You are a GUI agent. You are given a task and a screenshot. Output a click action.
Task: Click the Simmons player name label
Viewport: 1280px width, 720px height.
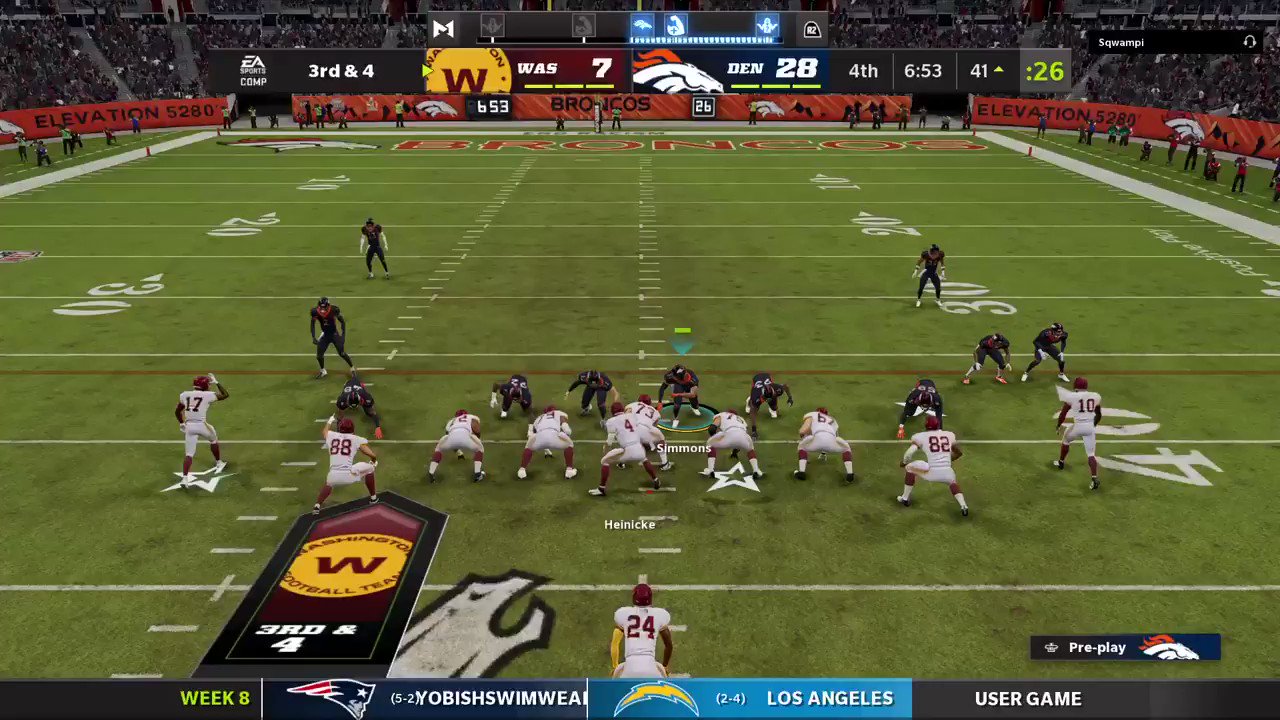coord(684,448)
